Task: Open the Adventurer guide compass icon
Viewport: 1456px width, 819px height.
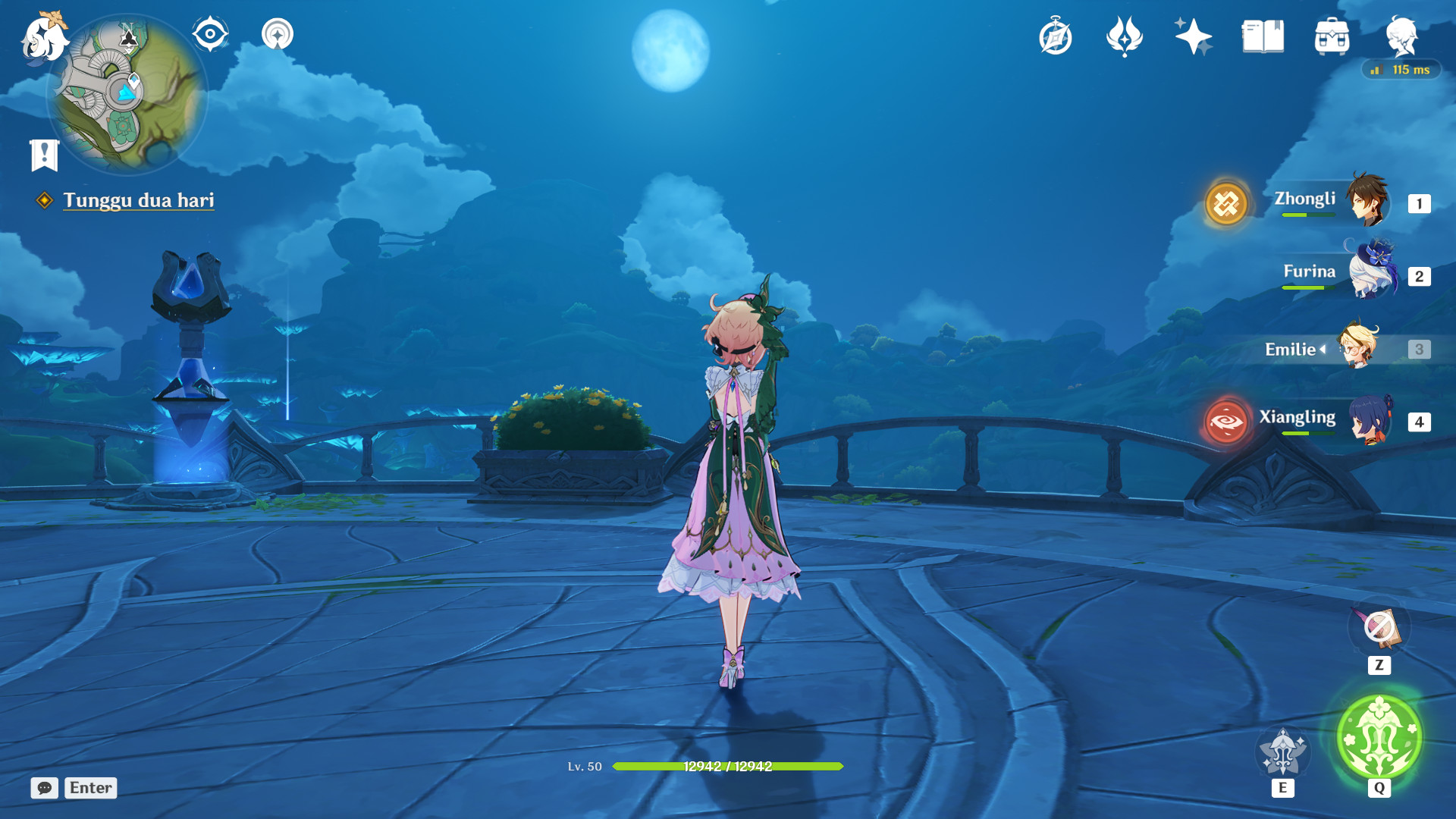Action: (1056, 34)
